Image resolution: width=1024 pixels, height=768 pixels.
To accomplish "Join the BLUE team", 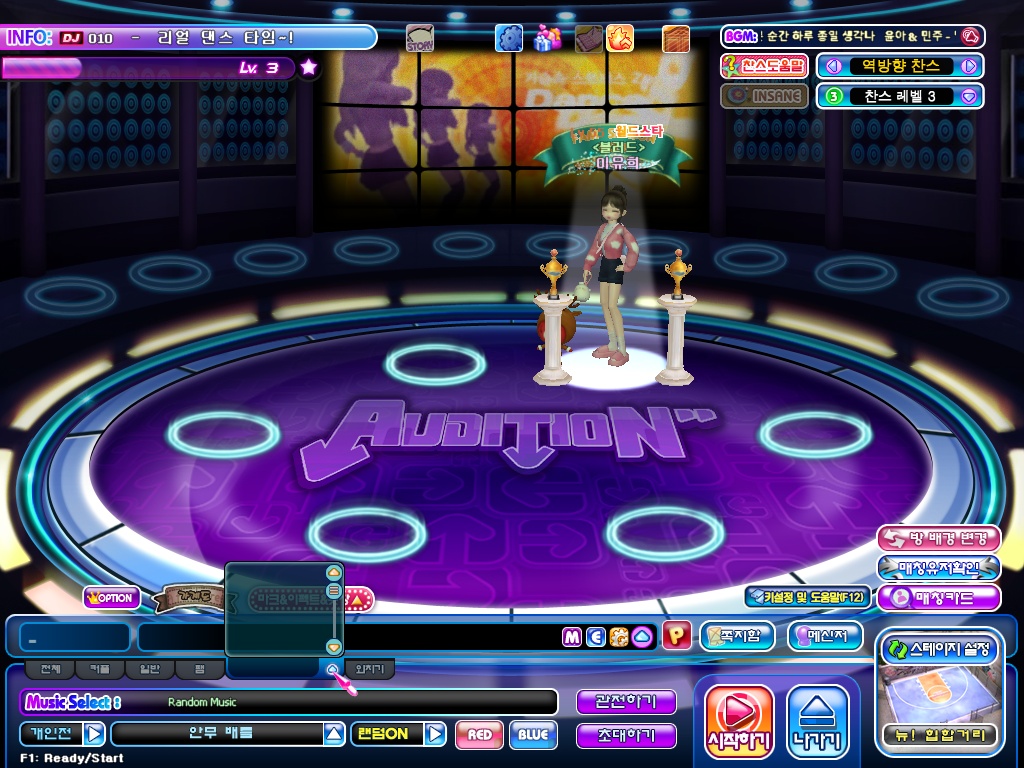I will pos(533,735).
